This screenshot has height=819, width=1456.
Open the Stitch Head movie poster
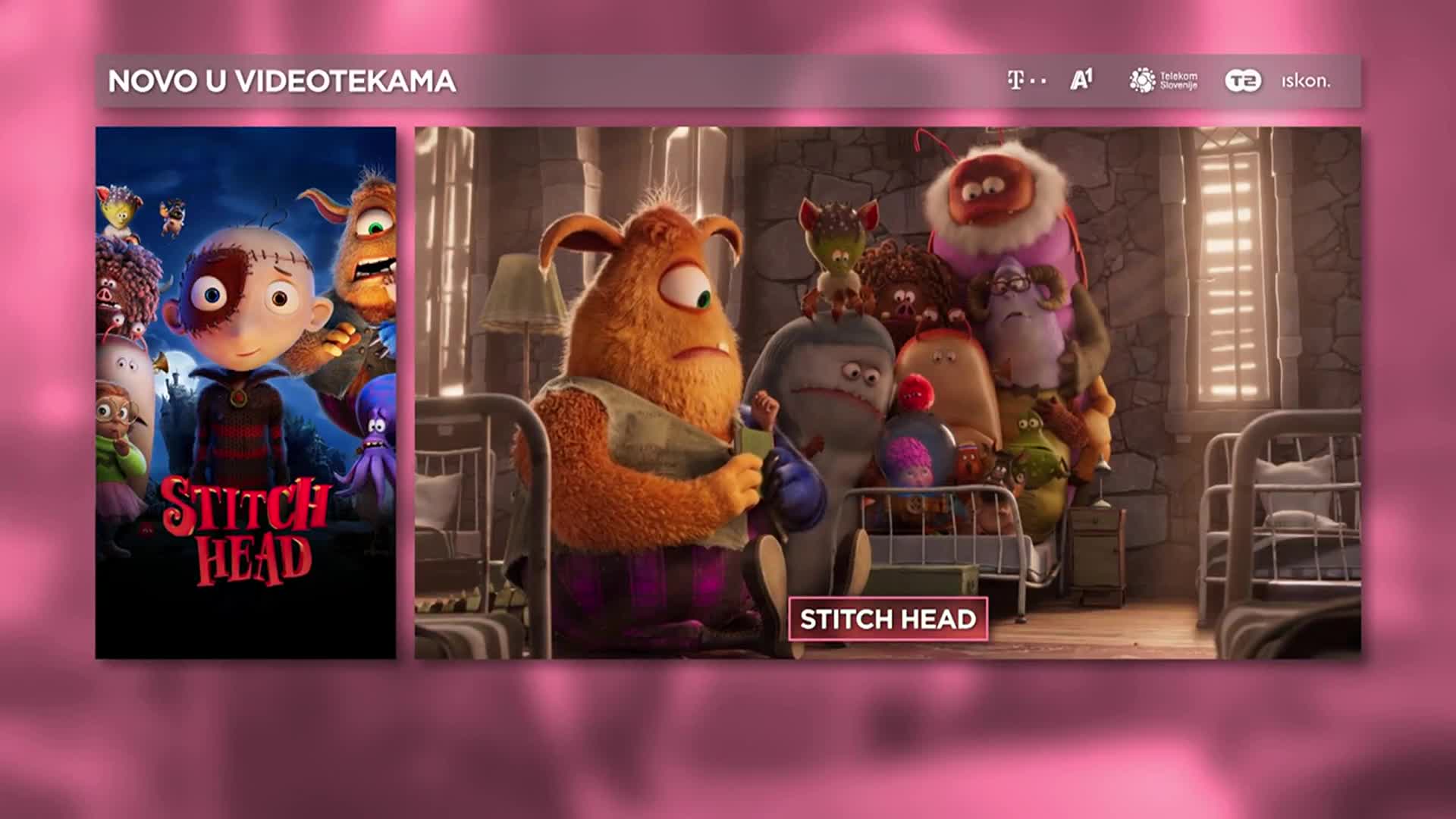click(x=246, y=392)
